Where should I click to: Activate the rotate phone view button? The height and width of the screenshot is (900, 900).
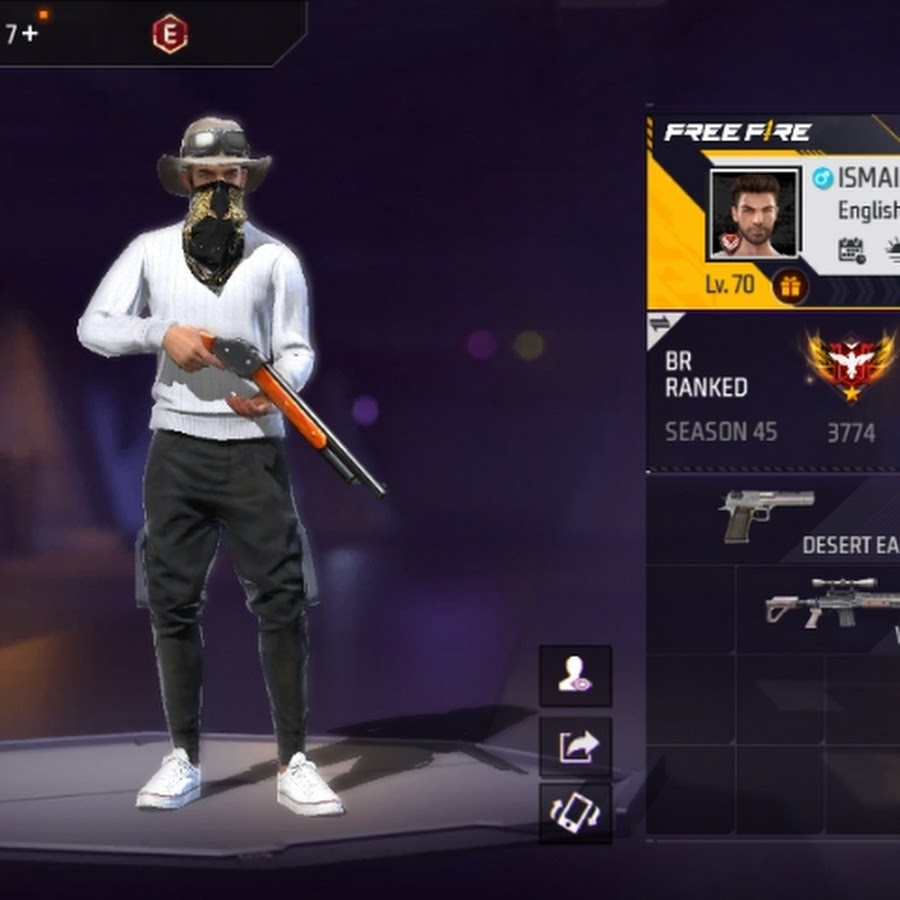575,812
